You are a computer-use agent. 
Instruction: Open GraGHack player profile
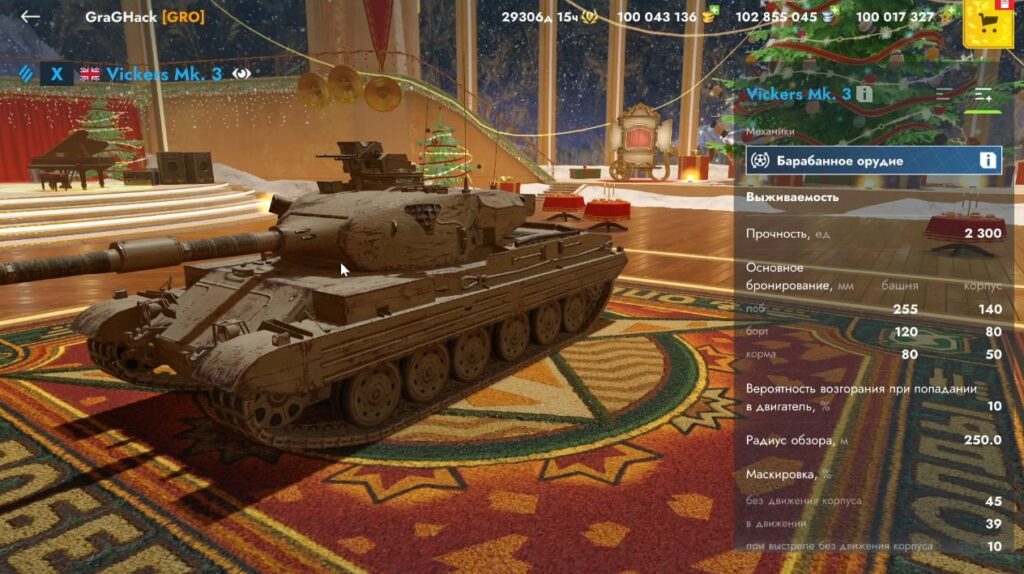(144, 17)
